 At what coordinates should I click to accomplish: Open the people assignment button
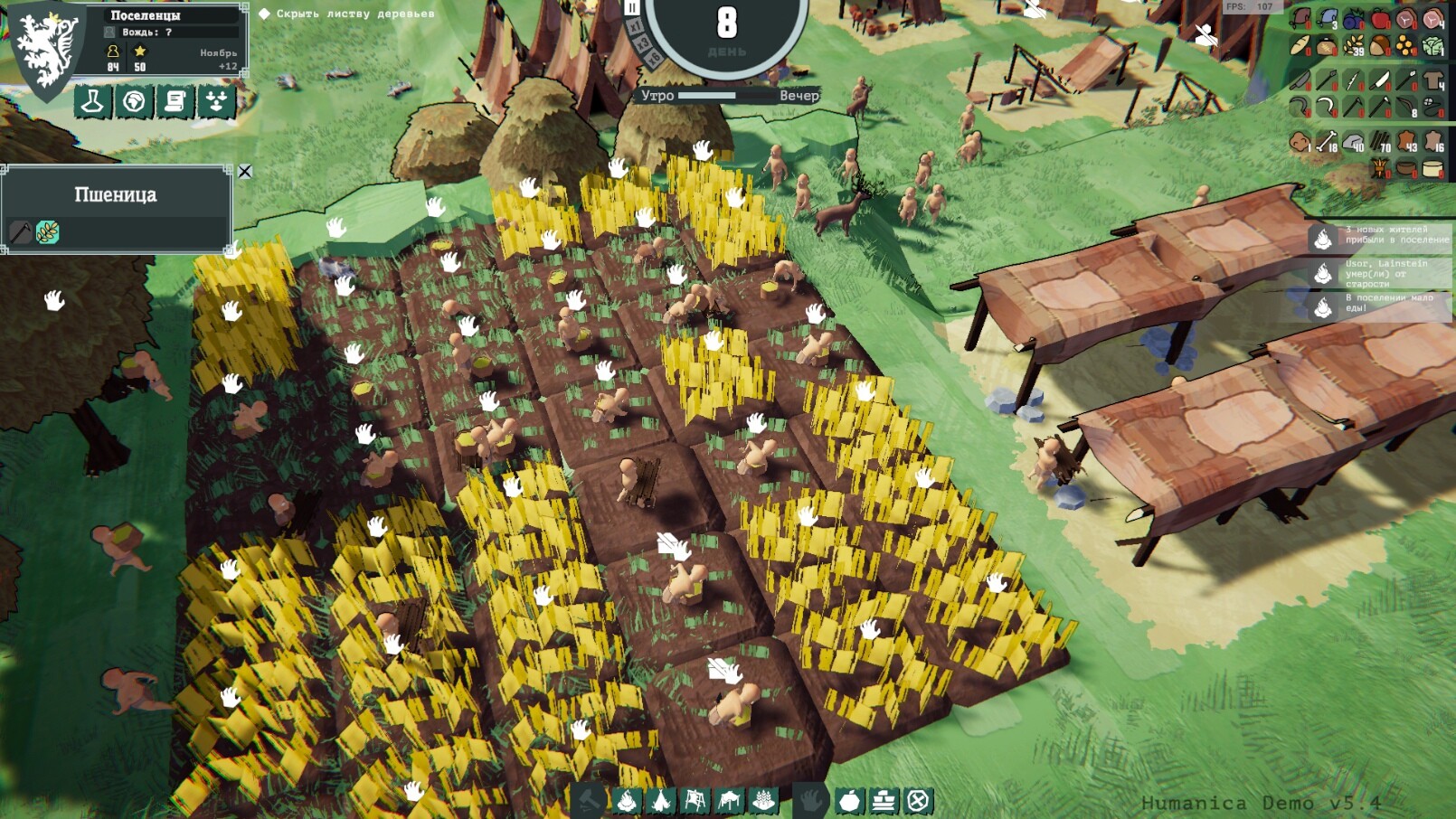tap(217, 102)
